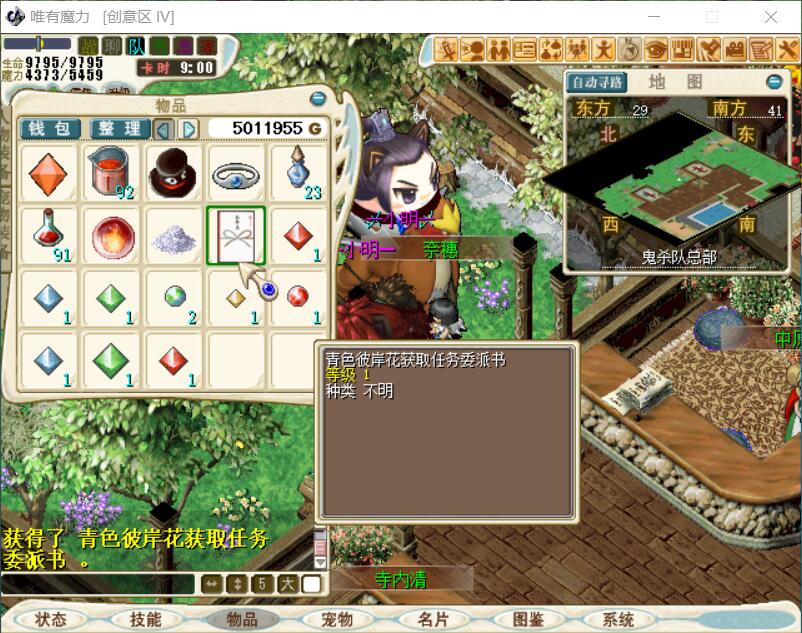The height and width of the screenshot is (633, 802).
Task: Select the fire orb item slot
Action: pos(112,236)
